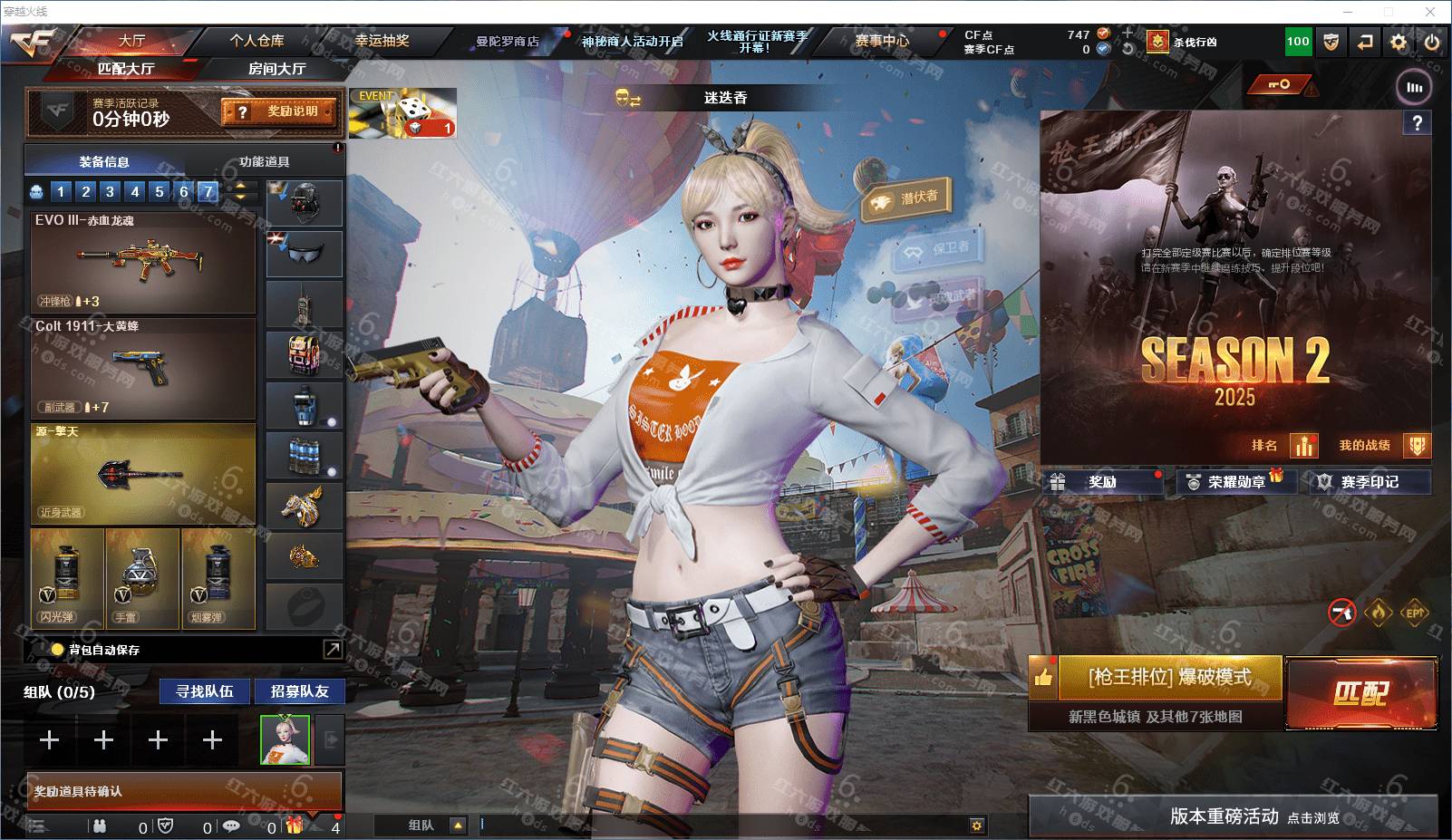Click the 招募队友 button

click(299, 691)
